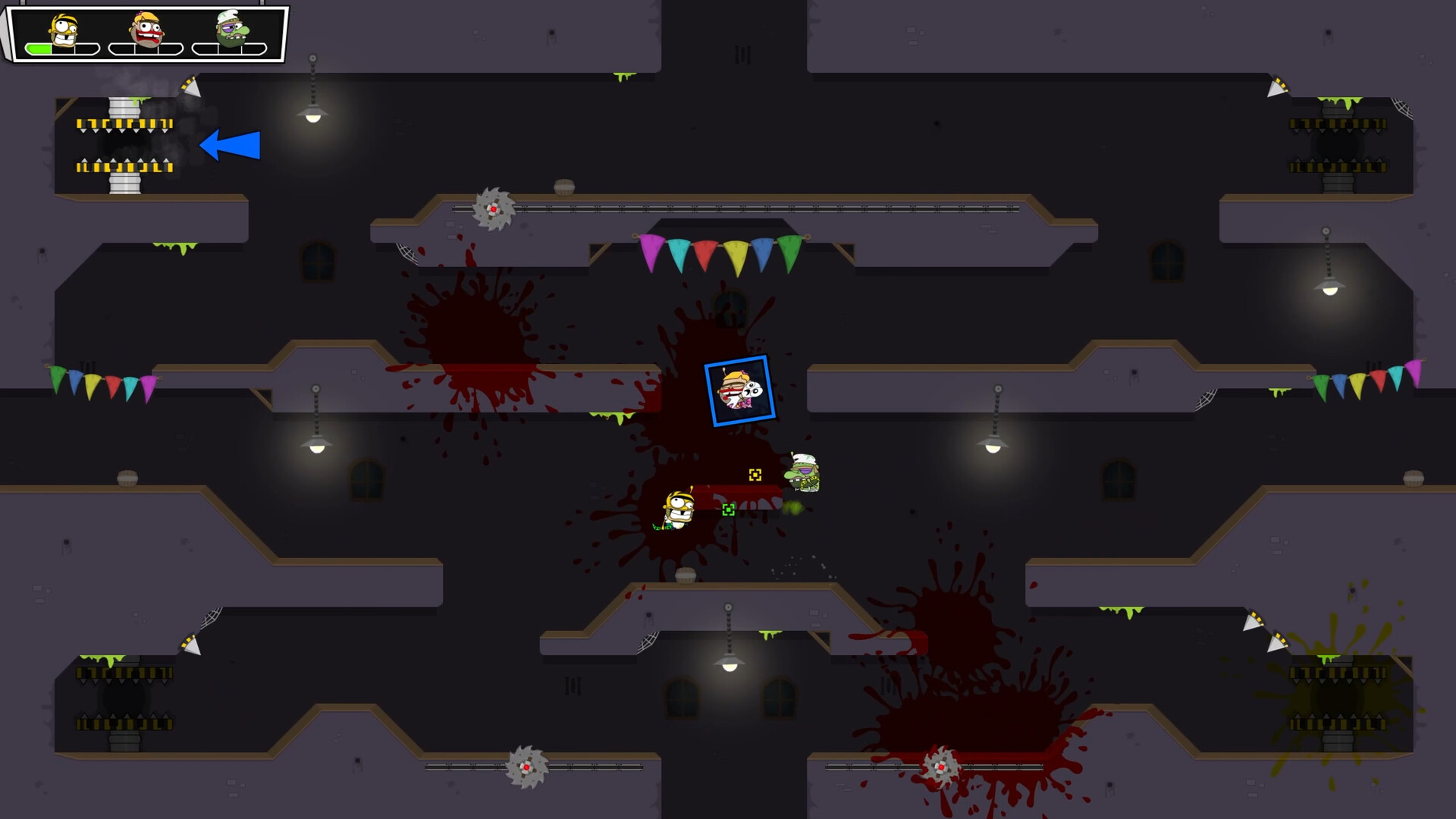Click the yellow banana-haired character in the arena
Image resolution: width=1456 pixels, height=819 pixels.
[677, 510]
